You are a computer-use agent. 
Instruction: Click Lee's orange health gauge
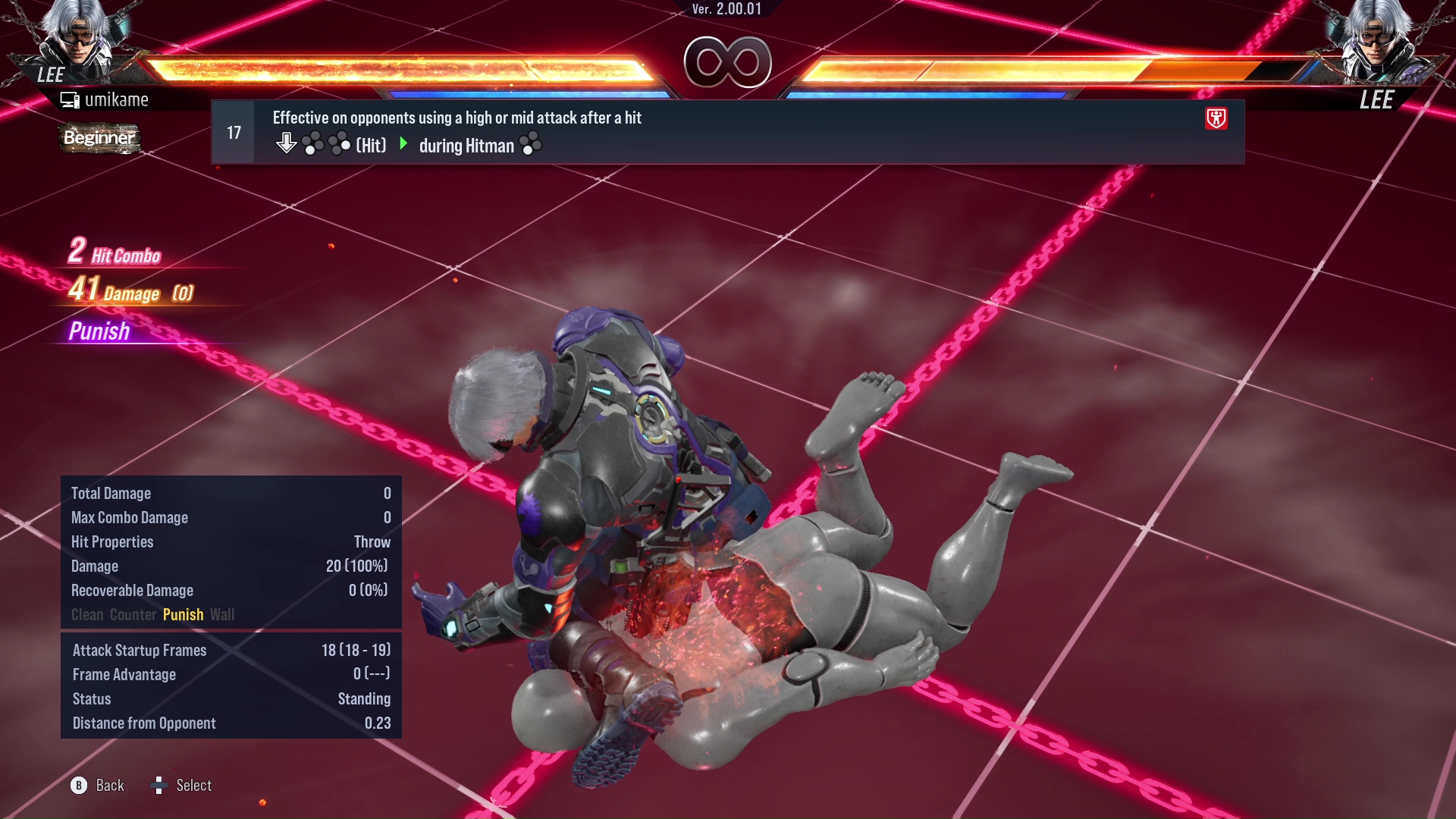tap(394, 67)
